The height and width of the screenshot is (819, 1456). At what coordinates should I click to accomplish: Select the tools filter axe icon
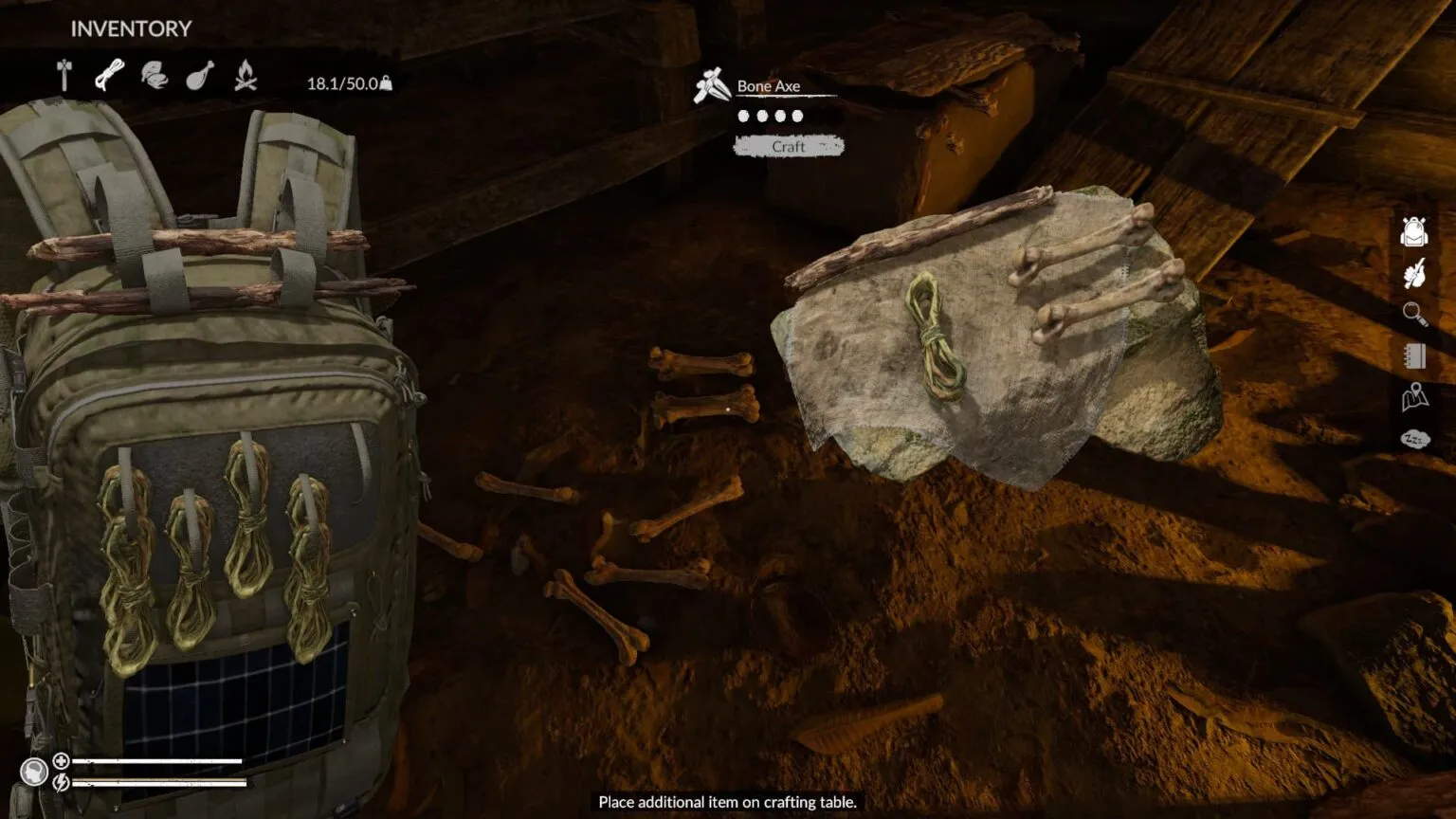(64, 76)
